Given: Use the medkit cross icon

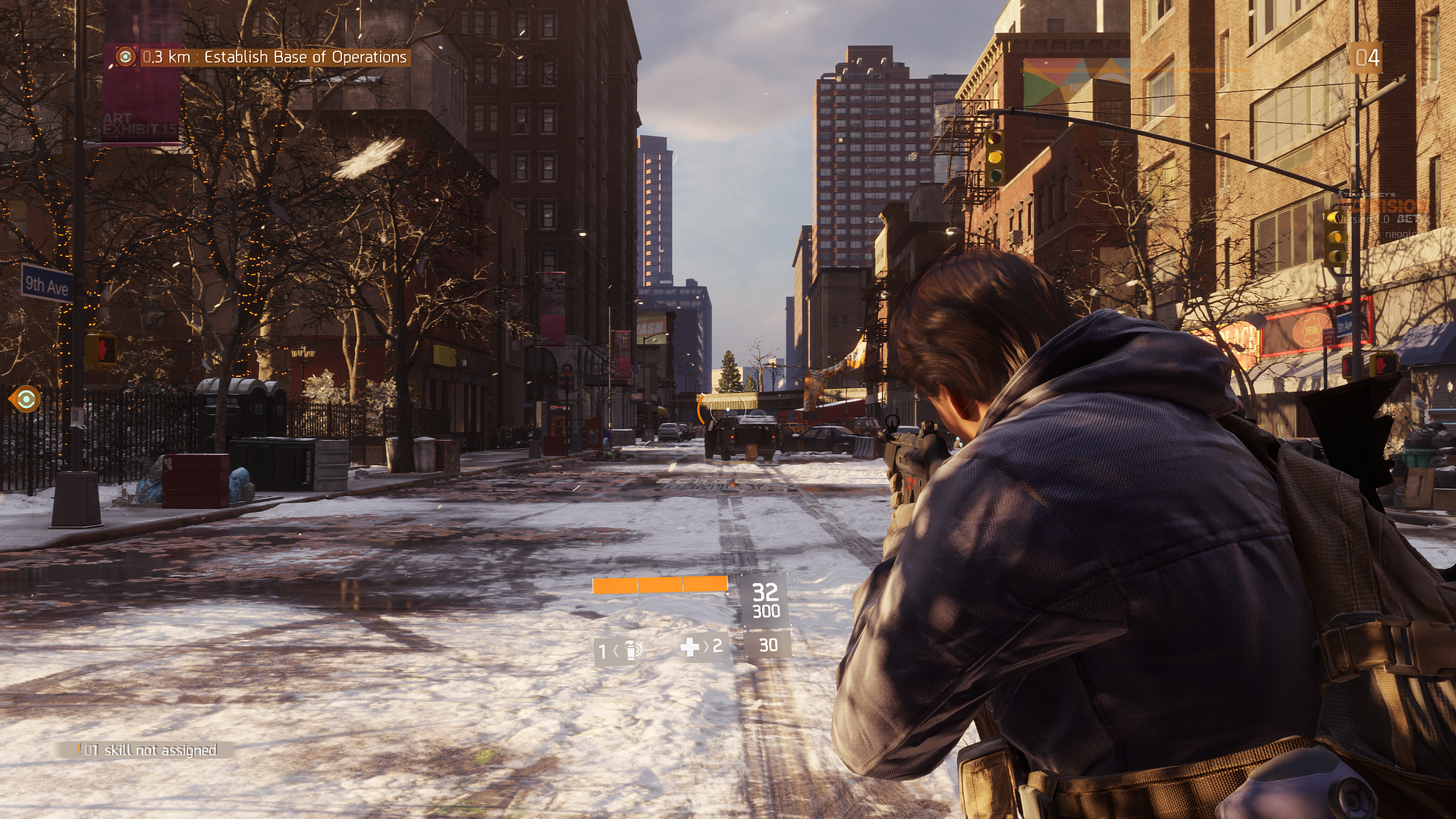Looking at the screenshot, I should 689,647.
